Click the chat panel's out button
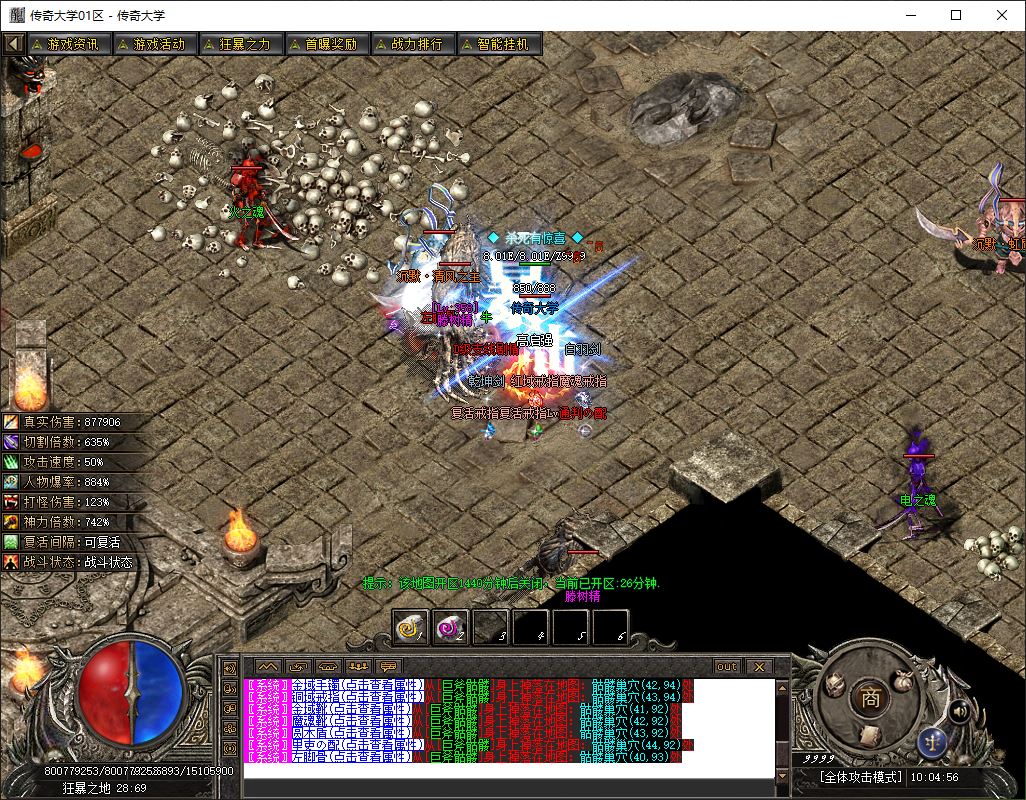 (x=727, y=666)
